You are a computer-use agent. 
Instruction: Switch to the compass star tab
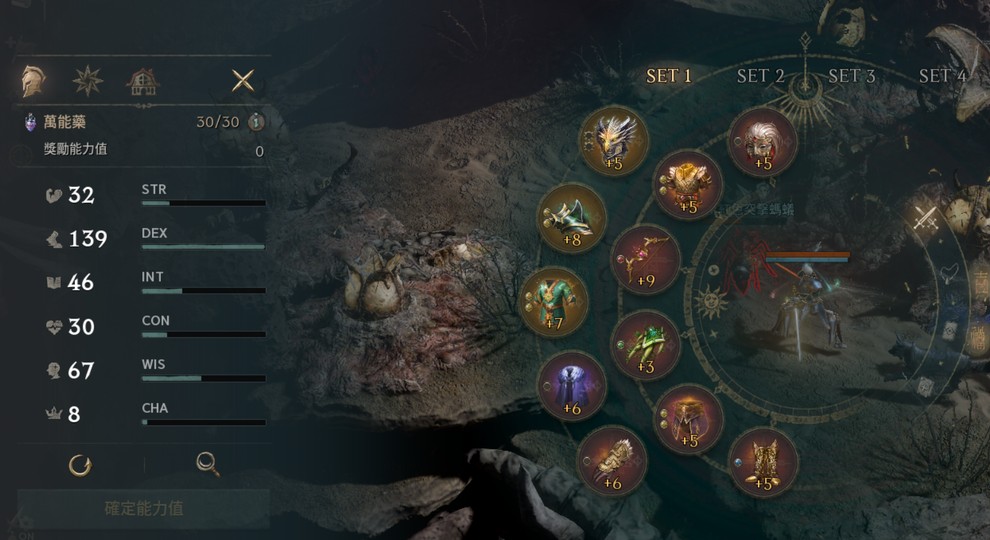click(x=88, y=81)
